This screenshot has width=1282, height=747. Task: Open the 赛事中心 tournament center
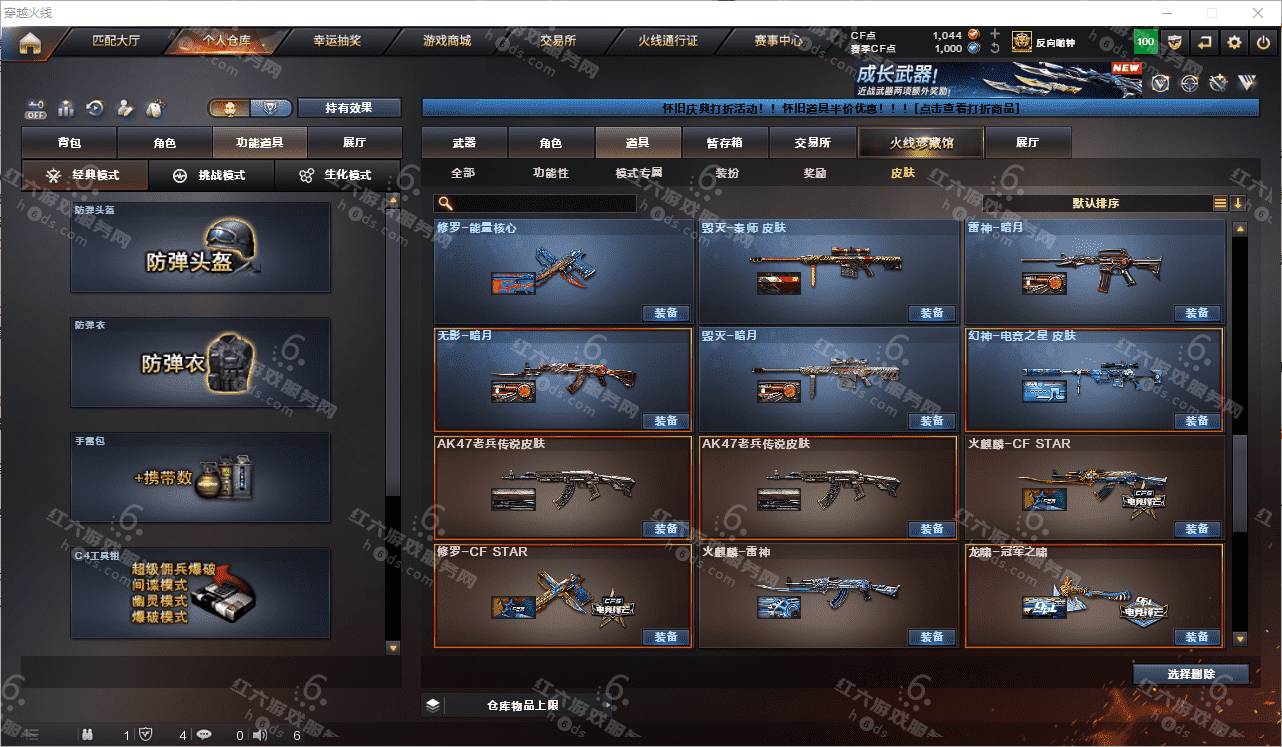[778, 42]
